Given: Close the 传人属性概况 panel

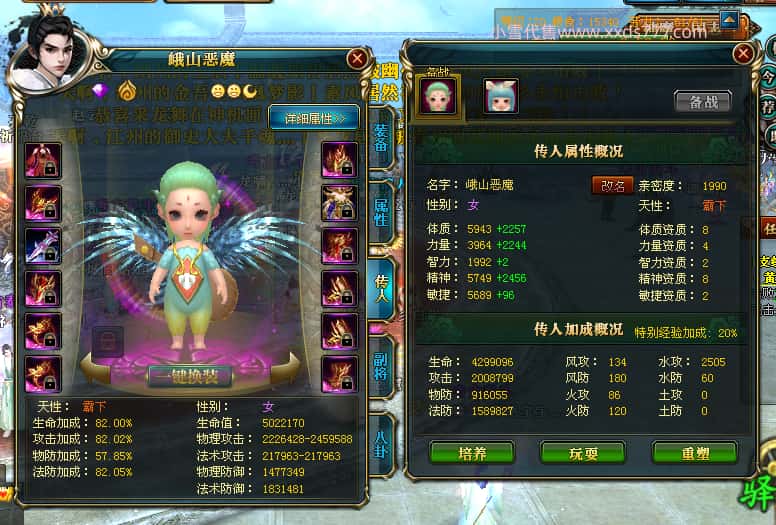Looking at the screenshot, I should click(743, 53).
